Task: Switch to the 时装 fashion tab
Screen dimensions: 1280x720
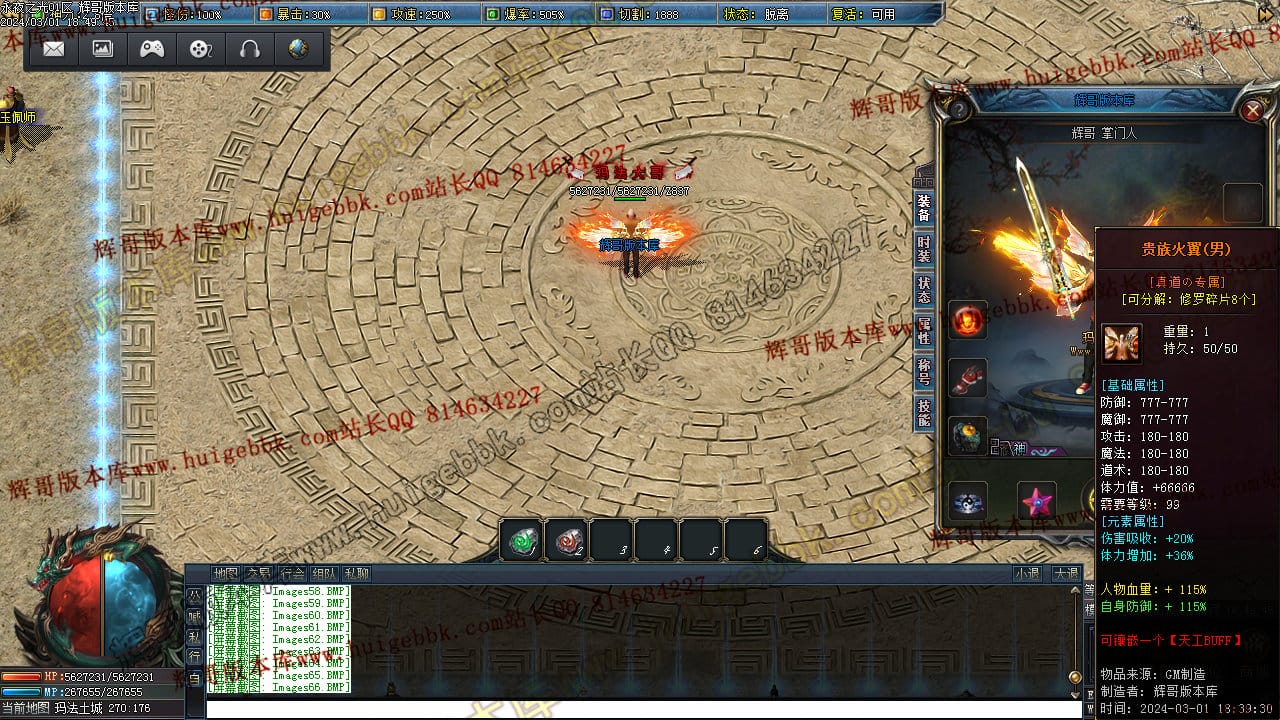Action: (x=924, y=249)
